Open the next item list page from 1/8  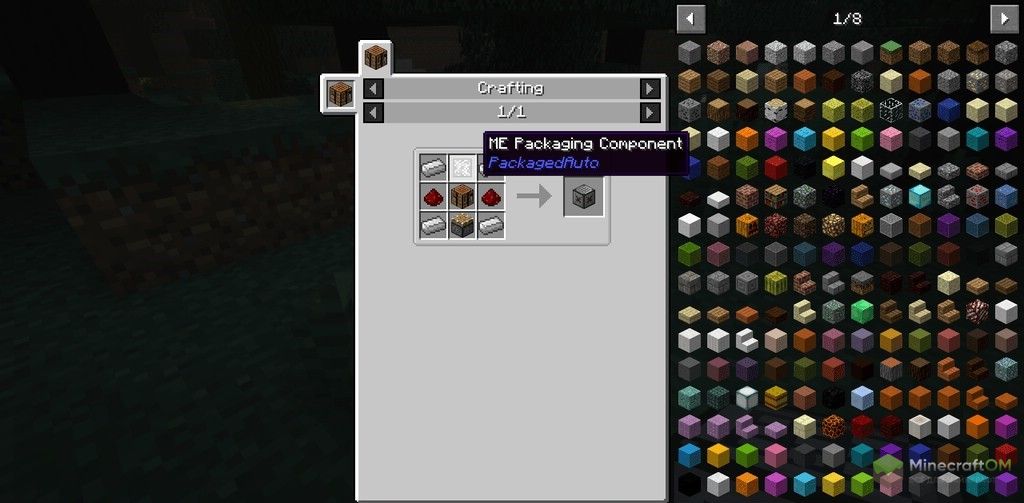pyautogui.click(x=1002, y=18)
